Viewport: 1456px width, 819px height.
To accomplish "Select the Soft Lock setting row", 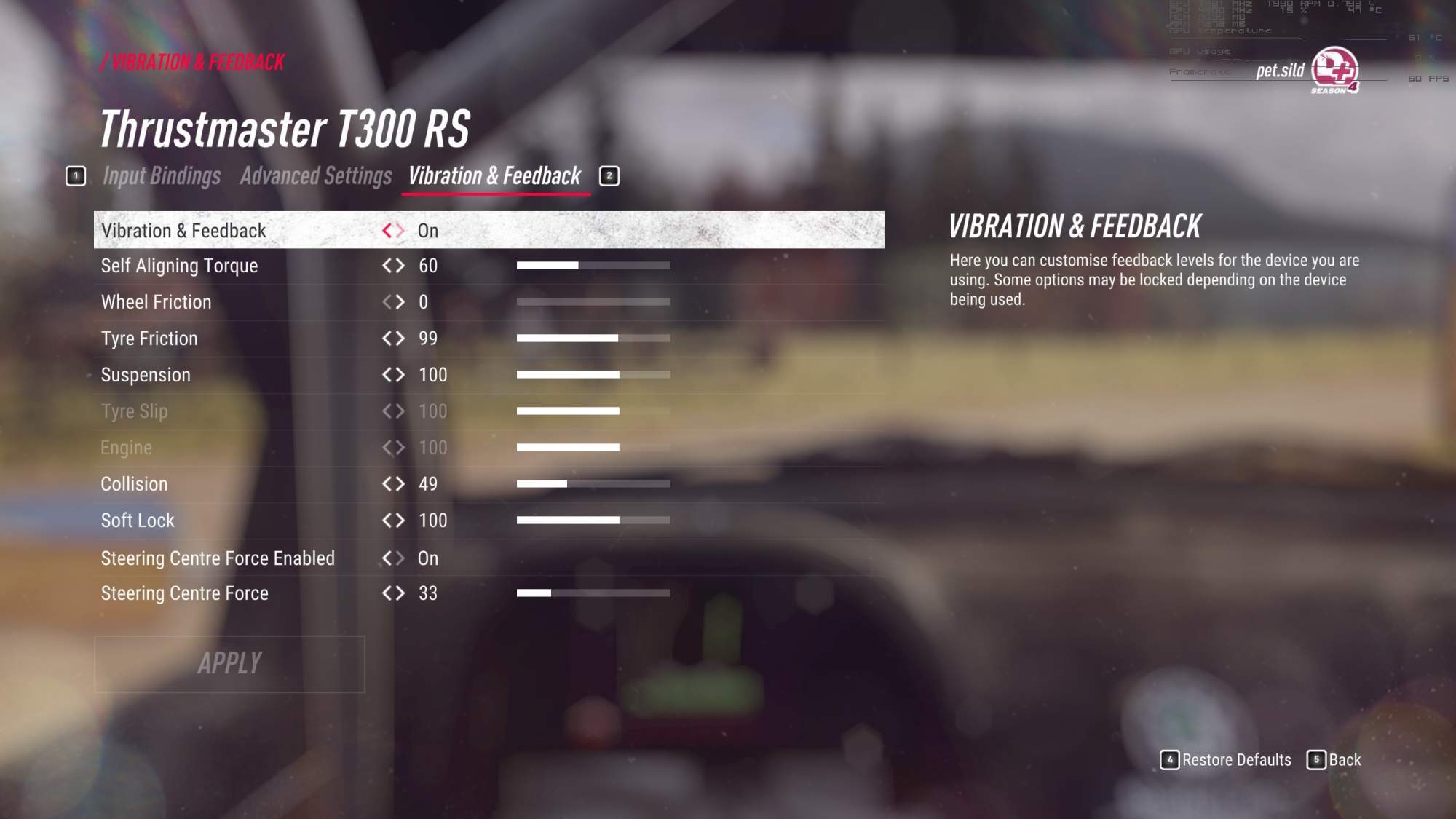I will [138, 521].
